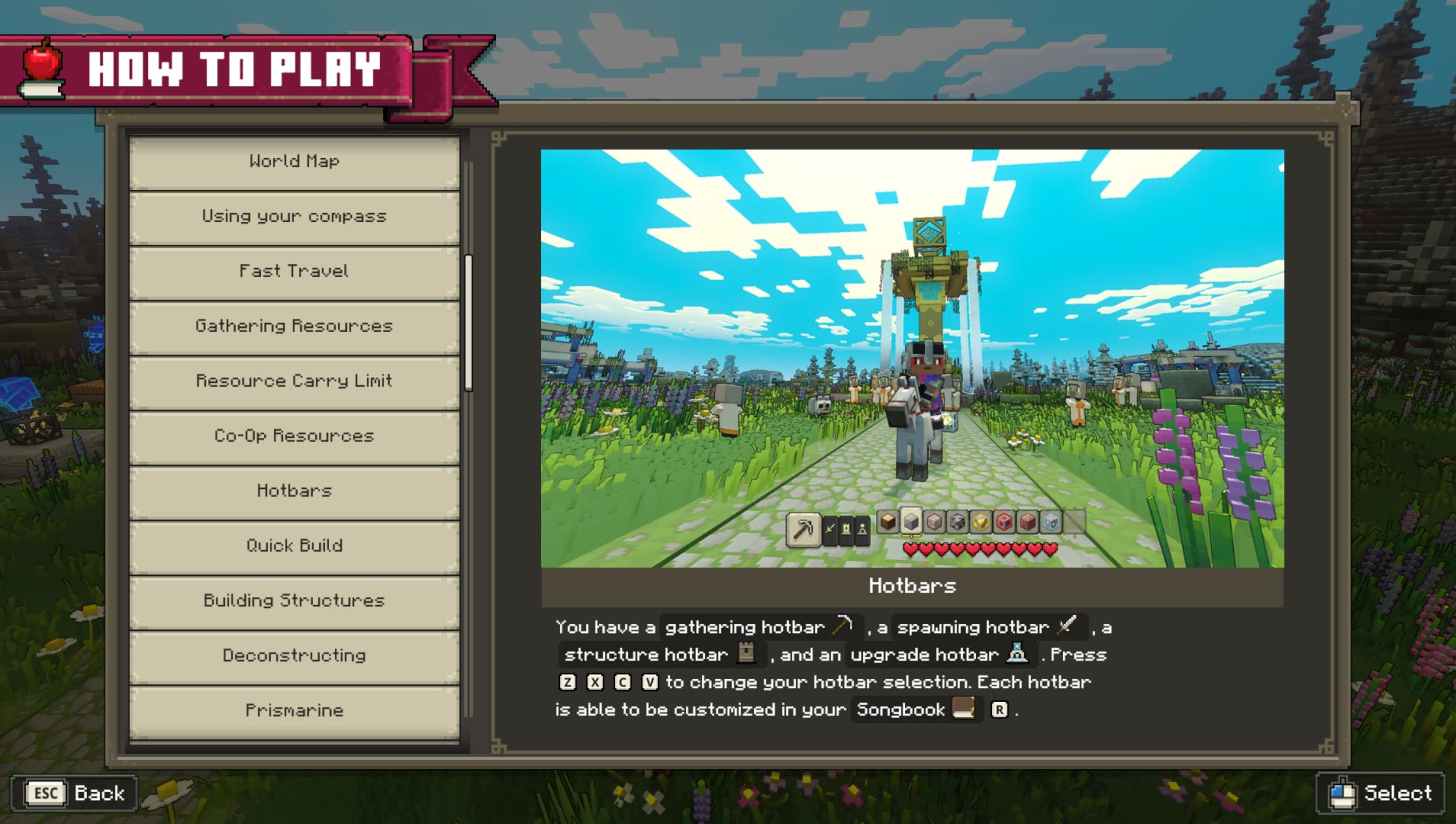Open the World Map topic

[x=294, y=161]
